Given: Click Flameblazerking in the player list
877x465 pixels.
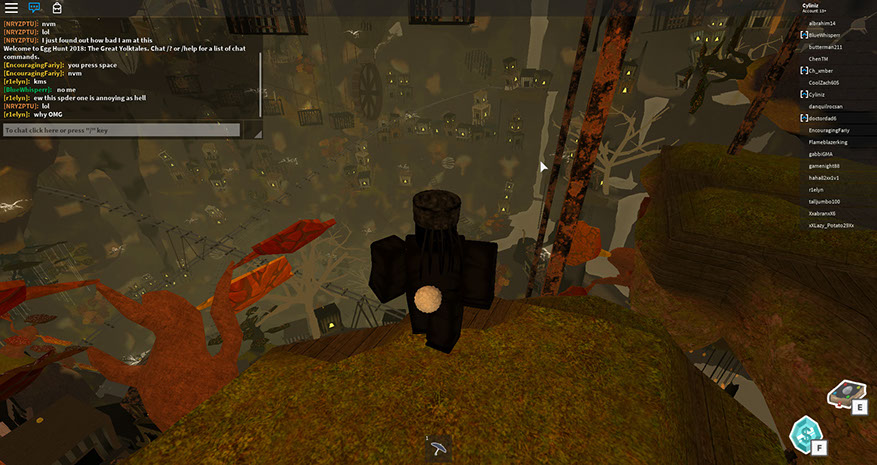Looking at the screenshot, I should 829,142.
